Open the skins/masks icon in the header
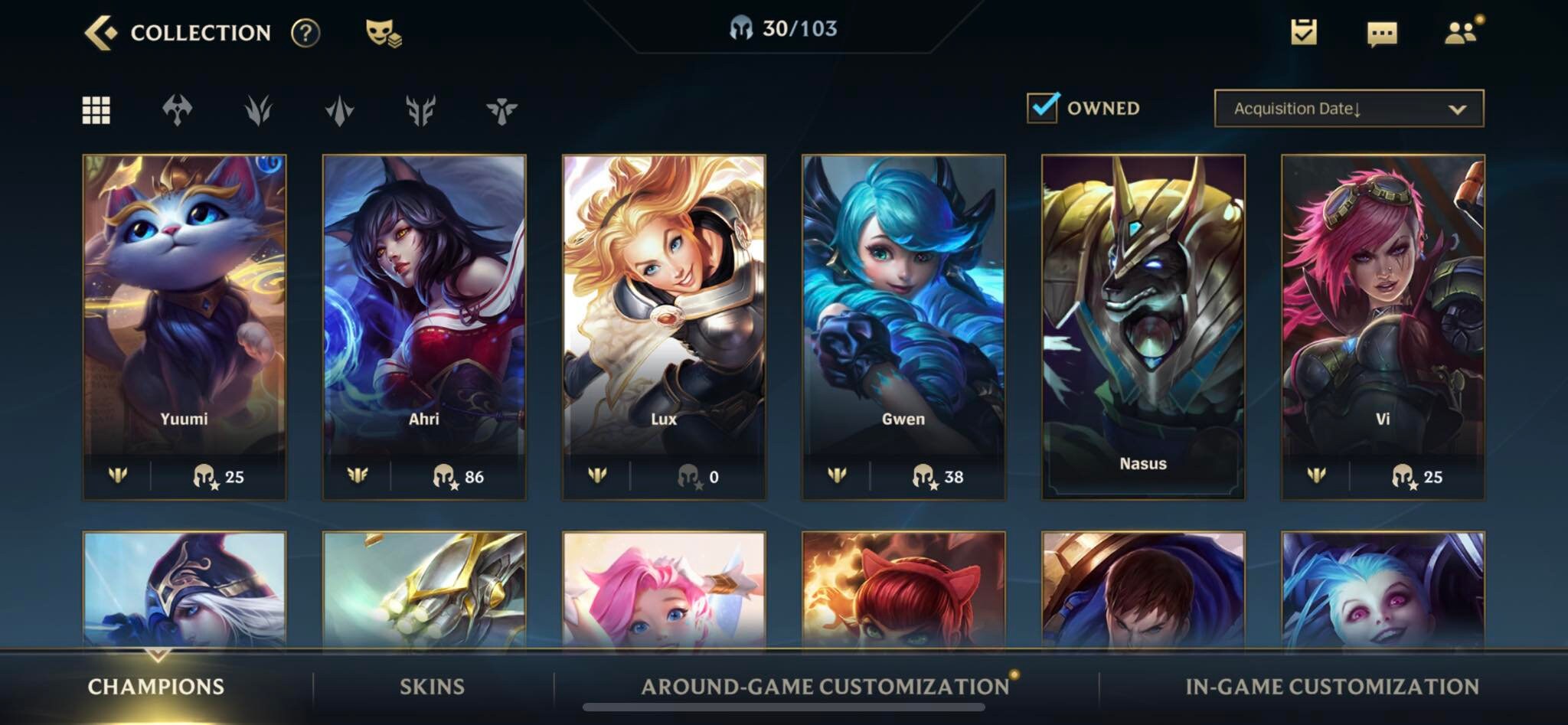 (x=381, y=32)
